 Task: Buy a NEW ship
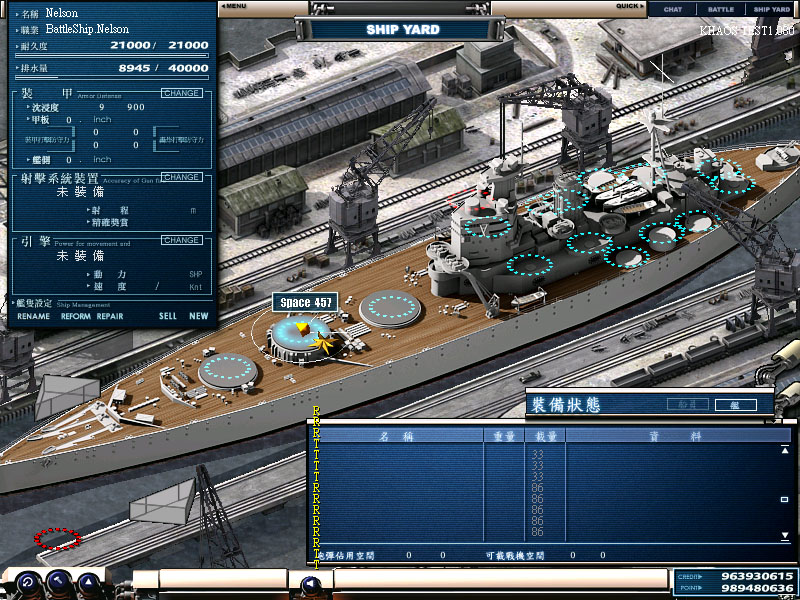(x=199, y=316)
